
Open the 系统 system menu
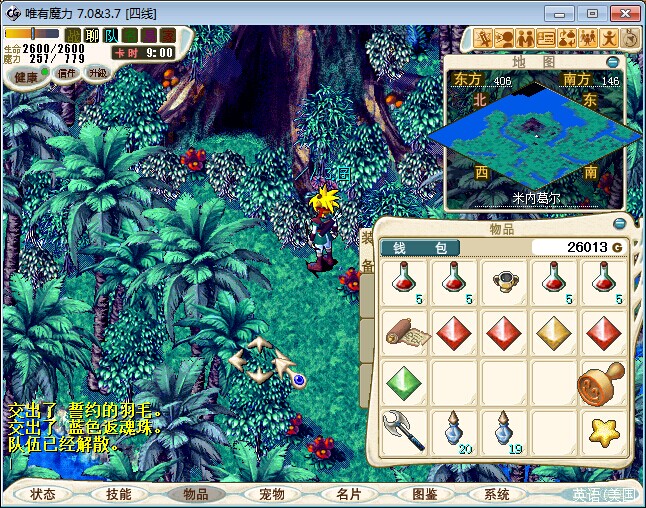497,494
